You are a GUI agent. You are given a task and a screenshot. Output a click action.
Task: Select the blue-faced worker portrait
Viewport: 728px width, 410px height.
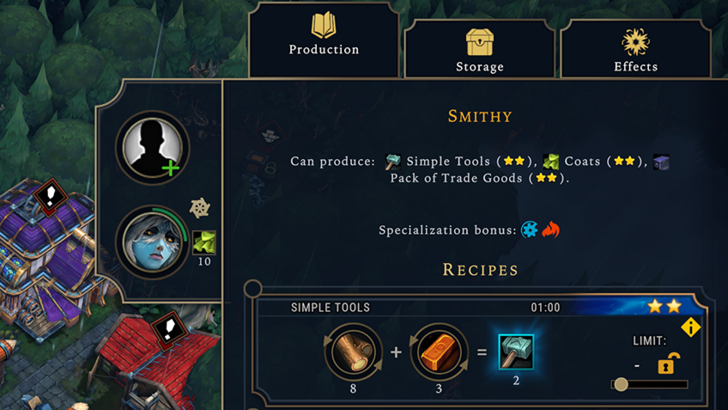pos(152,242)
